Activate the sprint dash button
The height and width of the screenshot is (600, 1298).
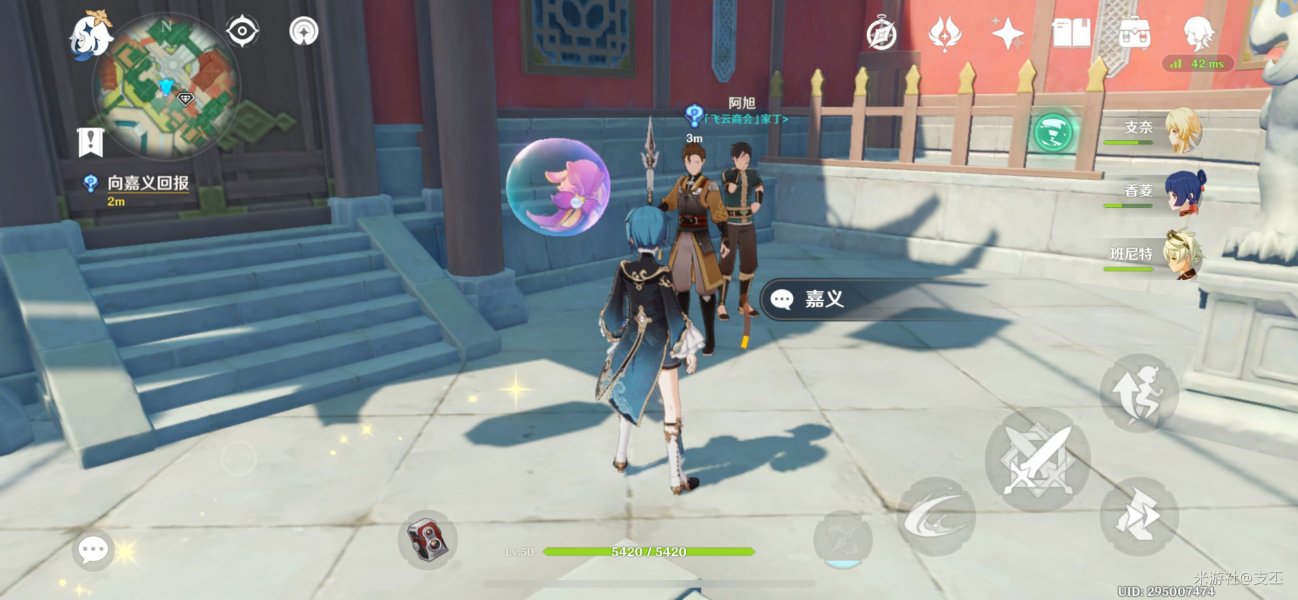(1139, 516)
